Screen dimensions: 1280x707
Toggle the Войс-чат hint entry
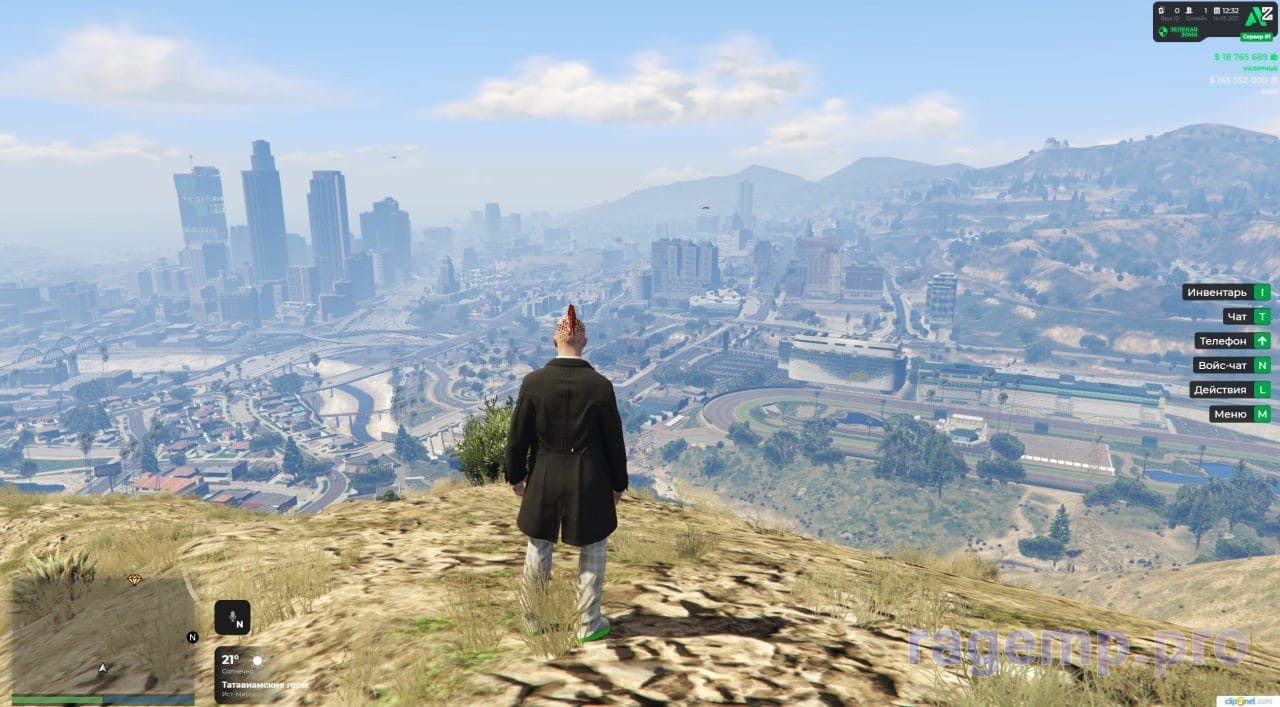click(1230, 365)
